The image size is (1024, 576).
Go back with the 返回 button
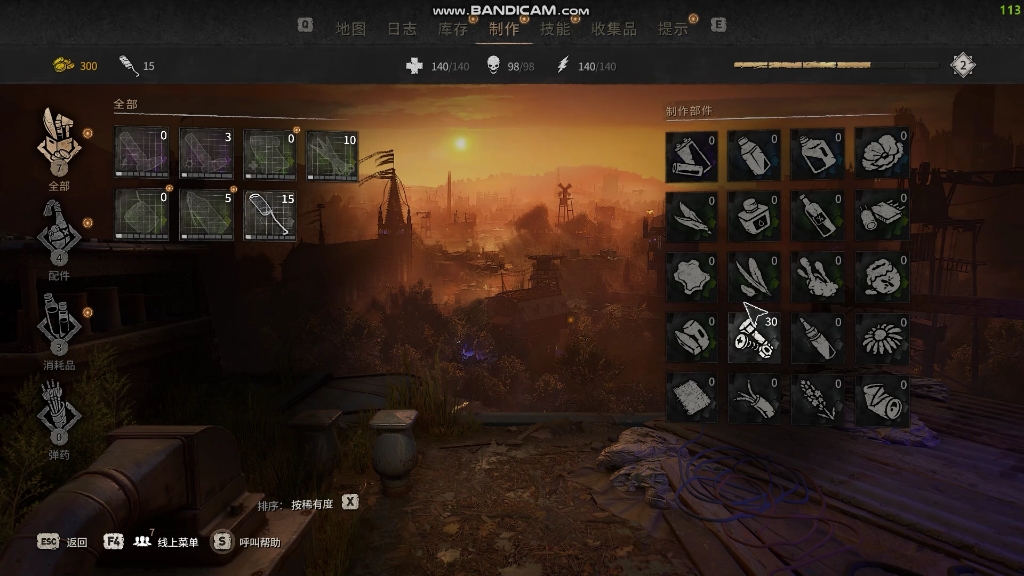(63, 542)
